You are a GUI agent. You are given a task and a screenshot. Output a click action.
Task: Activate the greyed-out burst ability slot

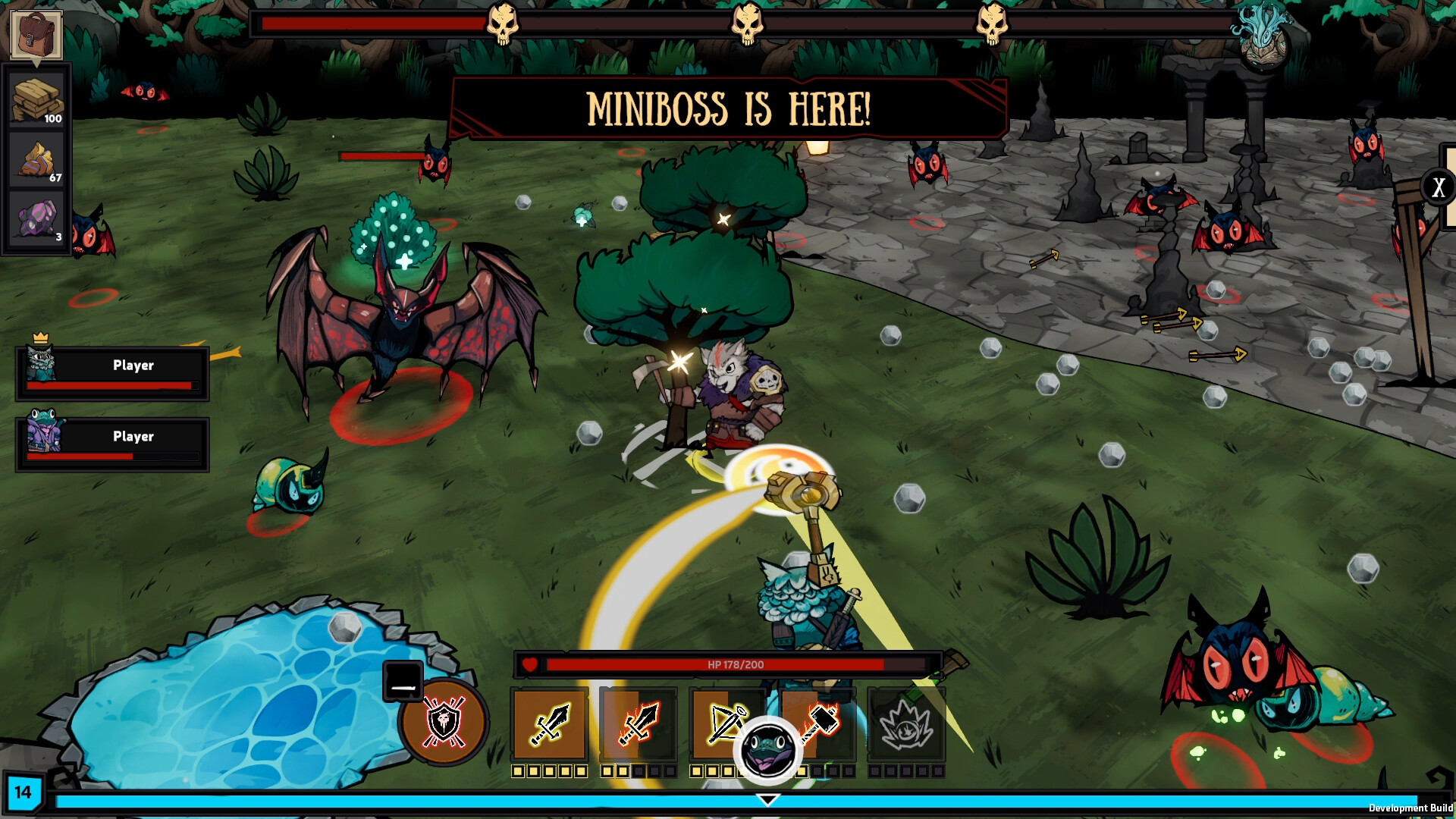tap(906, 724)
